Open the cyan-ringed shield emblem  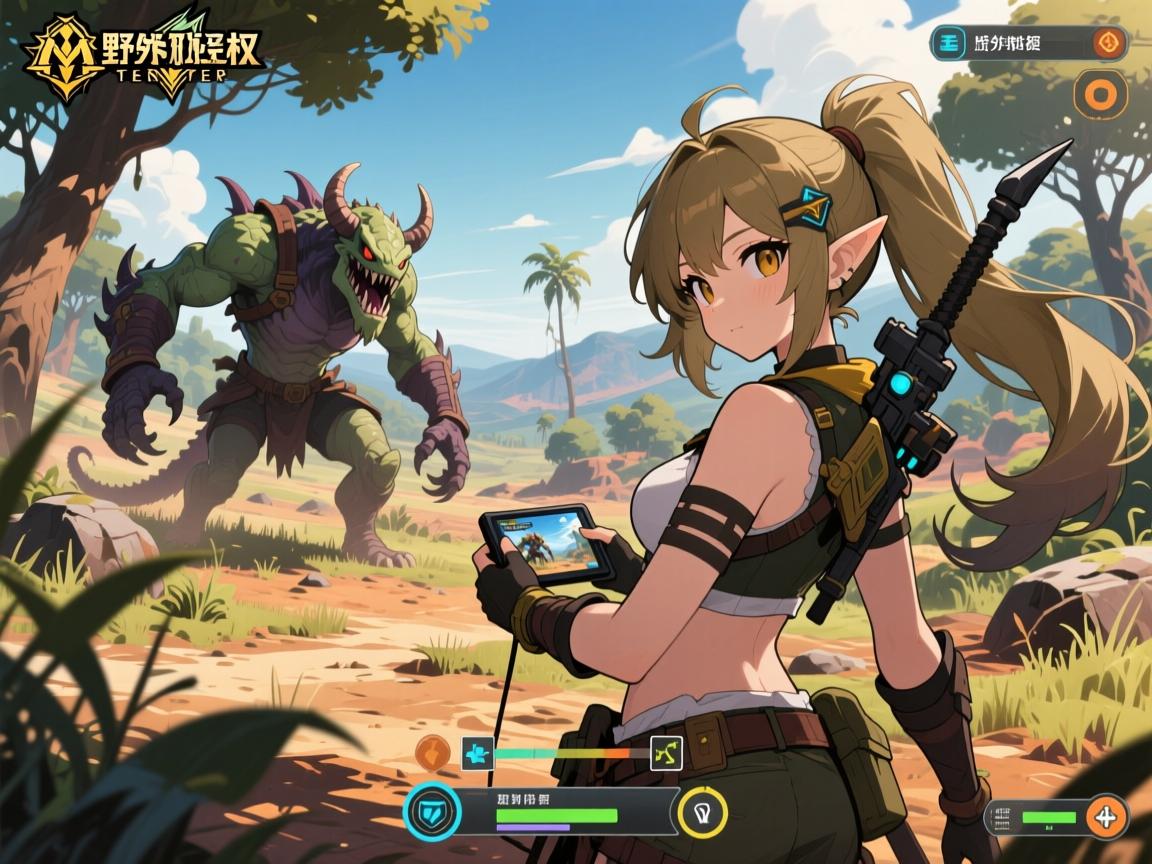[x=432, y=811]
